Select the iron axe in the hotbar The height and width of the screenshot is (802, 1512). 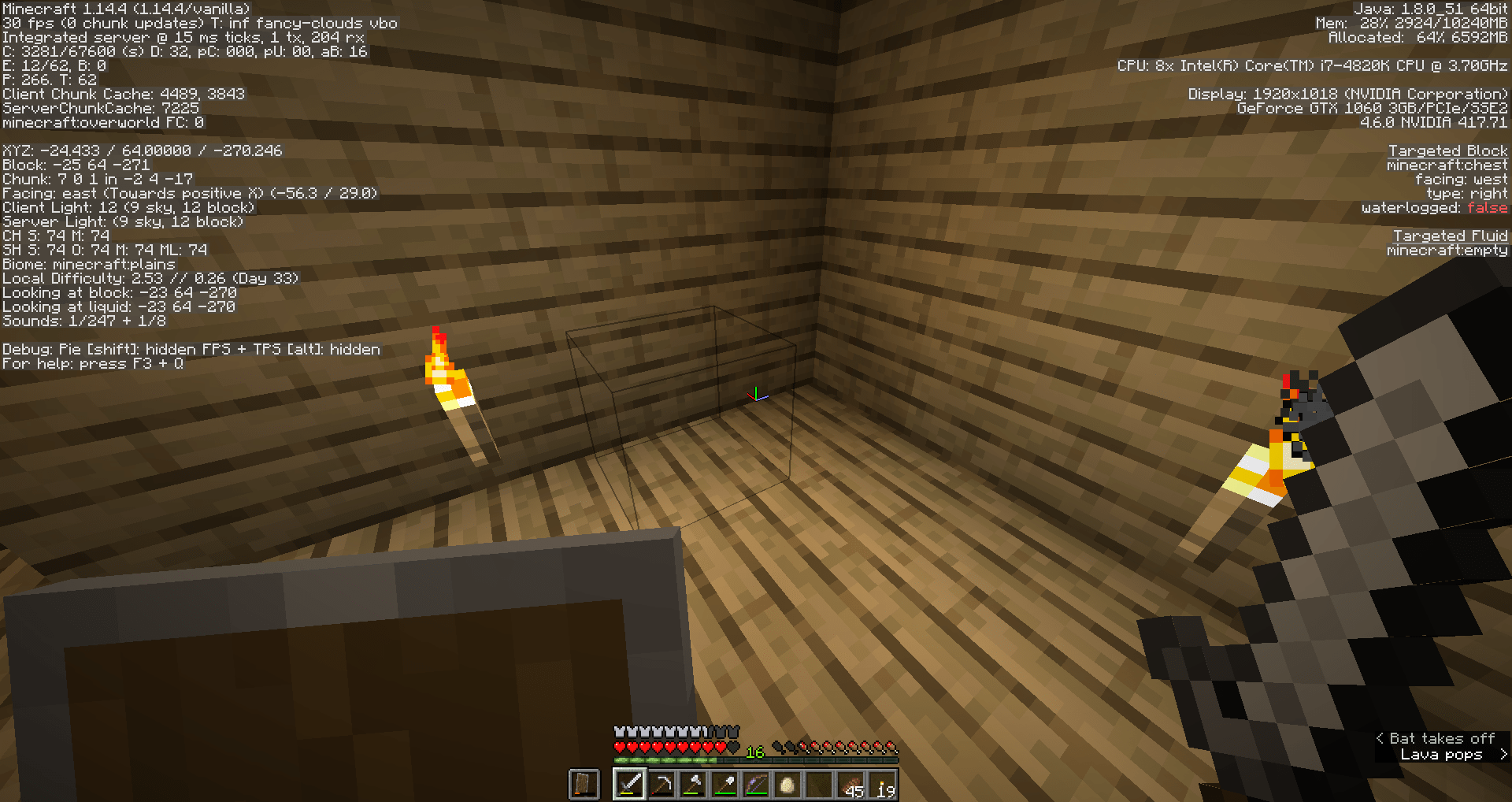click(x=694, y=783)
